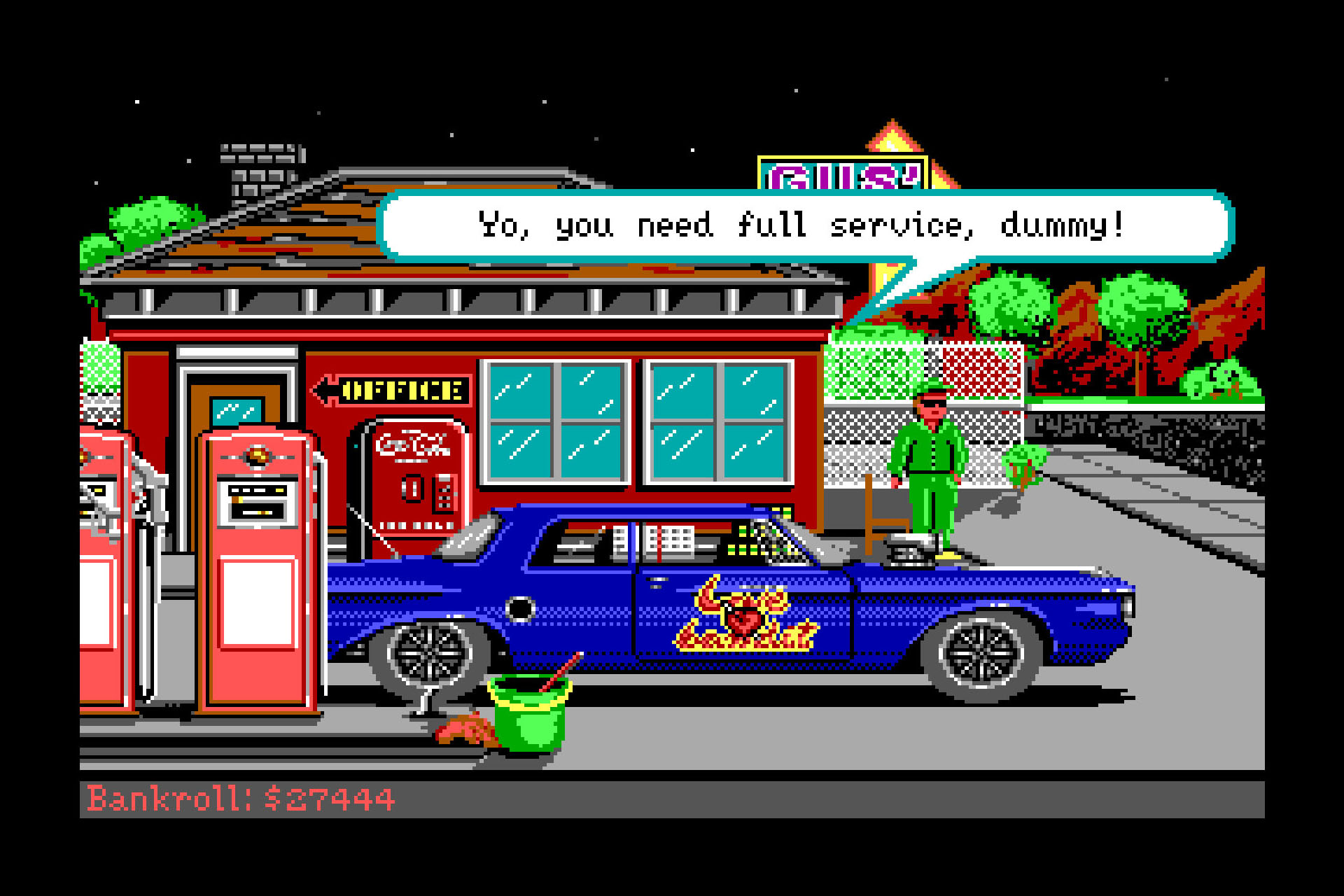Click the yellow OFFICE arrow sign
This screenshot has height=896, width=1344.
(x=395, y=390)
